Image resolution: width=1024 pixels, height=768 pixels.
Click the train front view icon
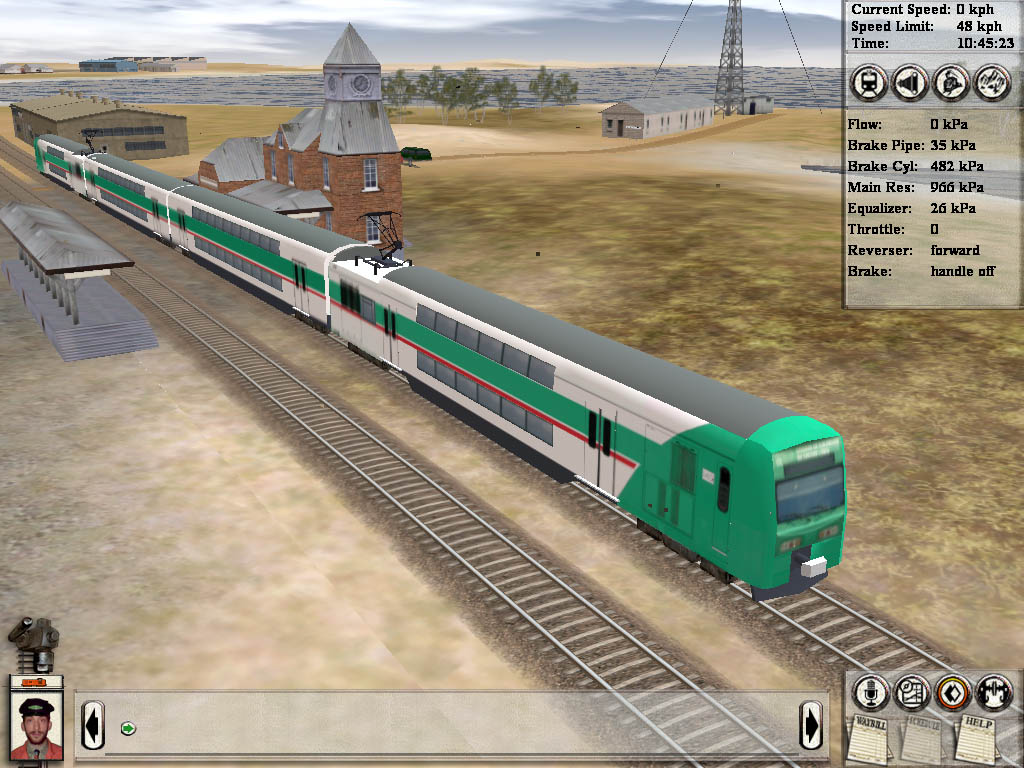tap(869, 83)
